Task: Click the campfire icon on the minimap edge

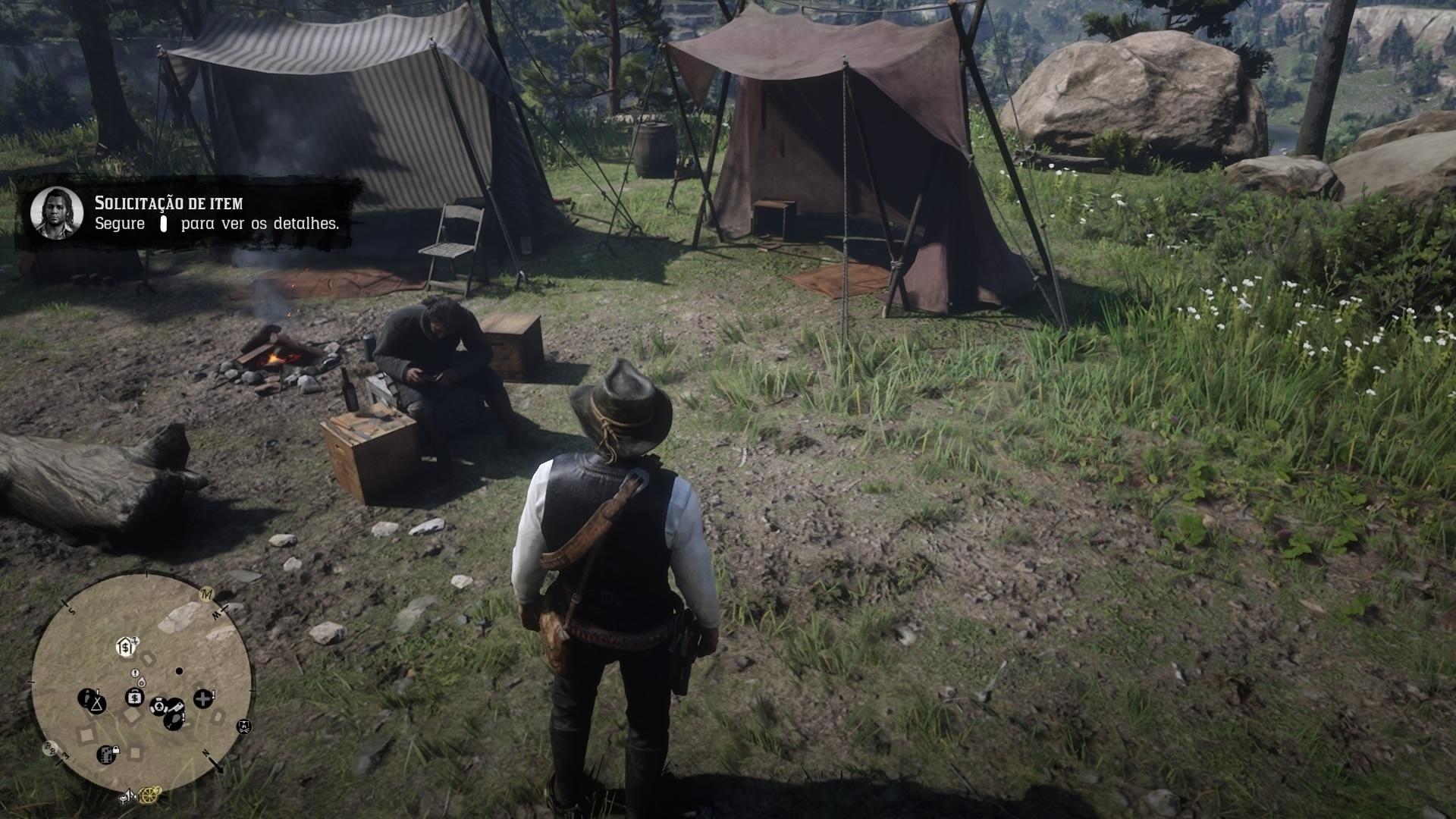Action: coord(244,727)
